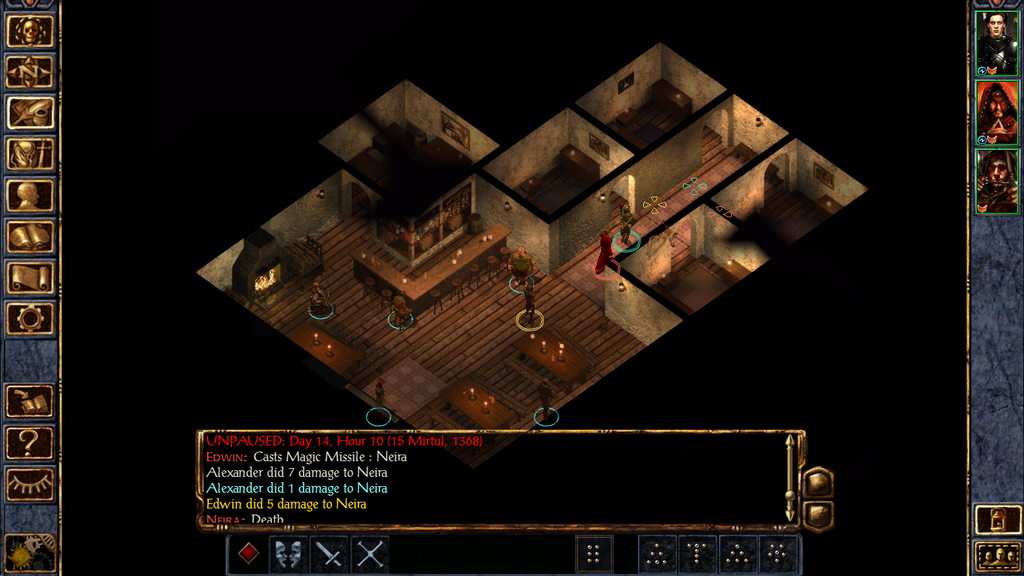The height and width of the screenshot is (576, 1024).
Task: Toggle the closed-eye hide interface button
Action: tap(30, 484)
